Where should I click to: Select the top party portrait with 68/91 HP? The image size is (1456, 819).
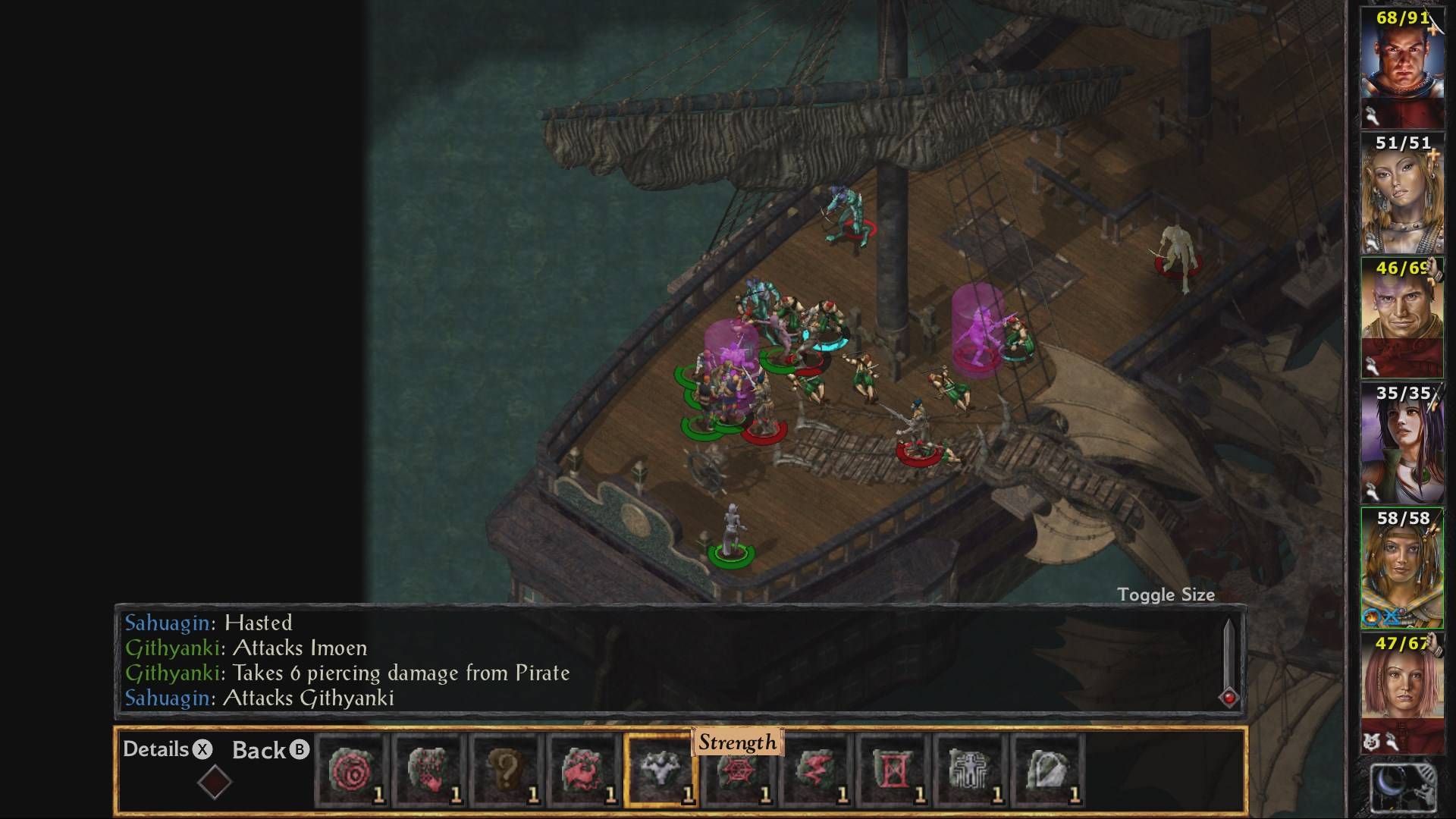point(1402,64)
